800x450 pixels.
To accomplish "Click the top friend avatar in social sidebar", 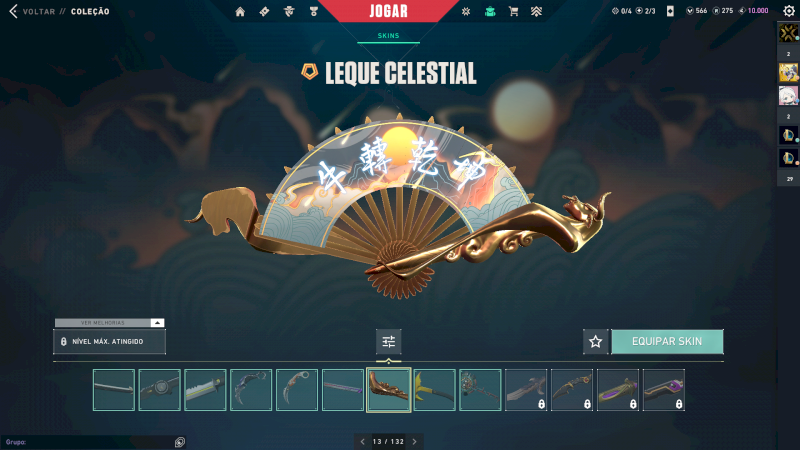I will point(788,32).
